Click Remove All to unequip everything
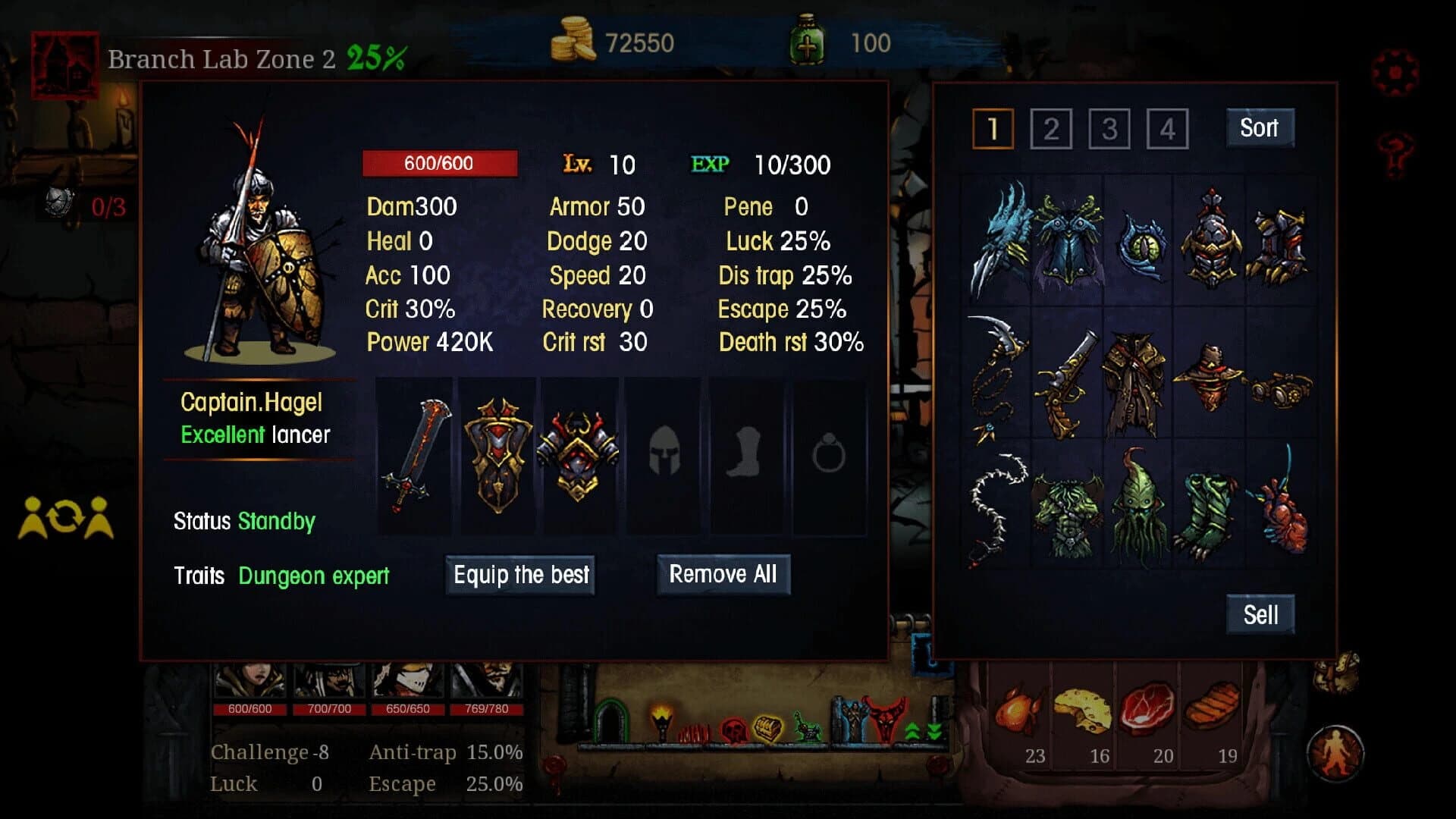 [x=723, y=575]
